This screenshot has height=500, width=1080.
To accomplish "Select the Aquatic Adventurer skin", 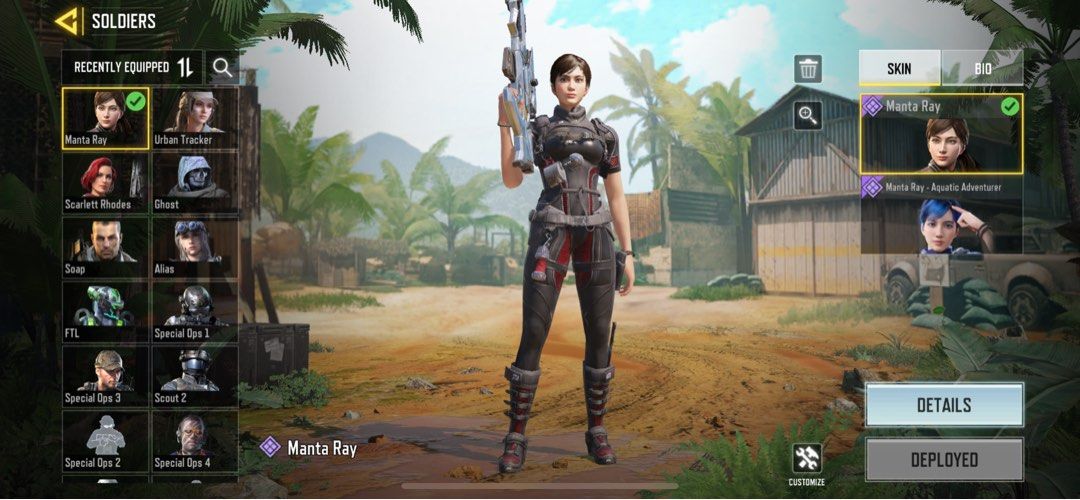I will point(941,215).
